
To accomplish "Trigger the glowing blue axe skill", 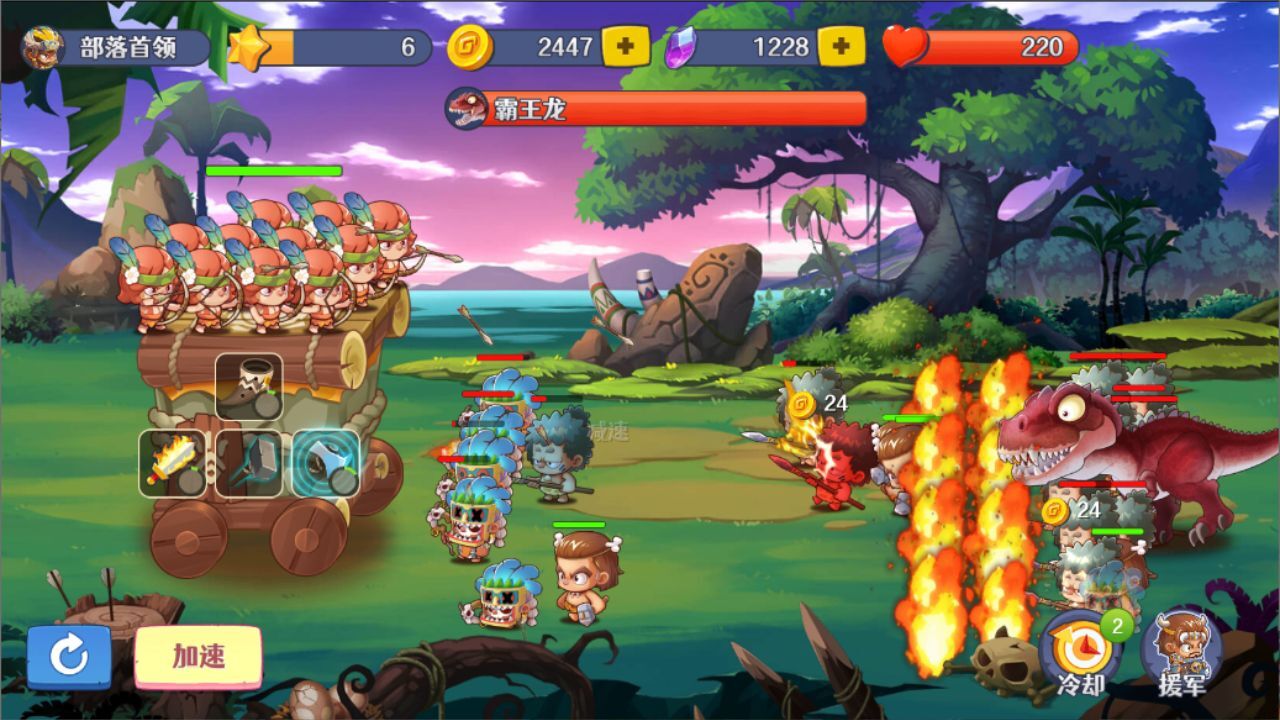I will [x=326, y=463].
